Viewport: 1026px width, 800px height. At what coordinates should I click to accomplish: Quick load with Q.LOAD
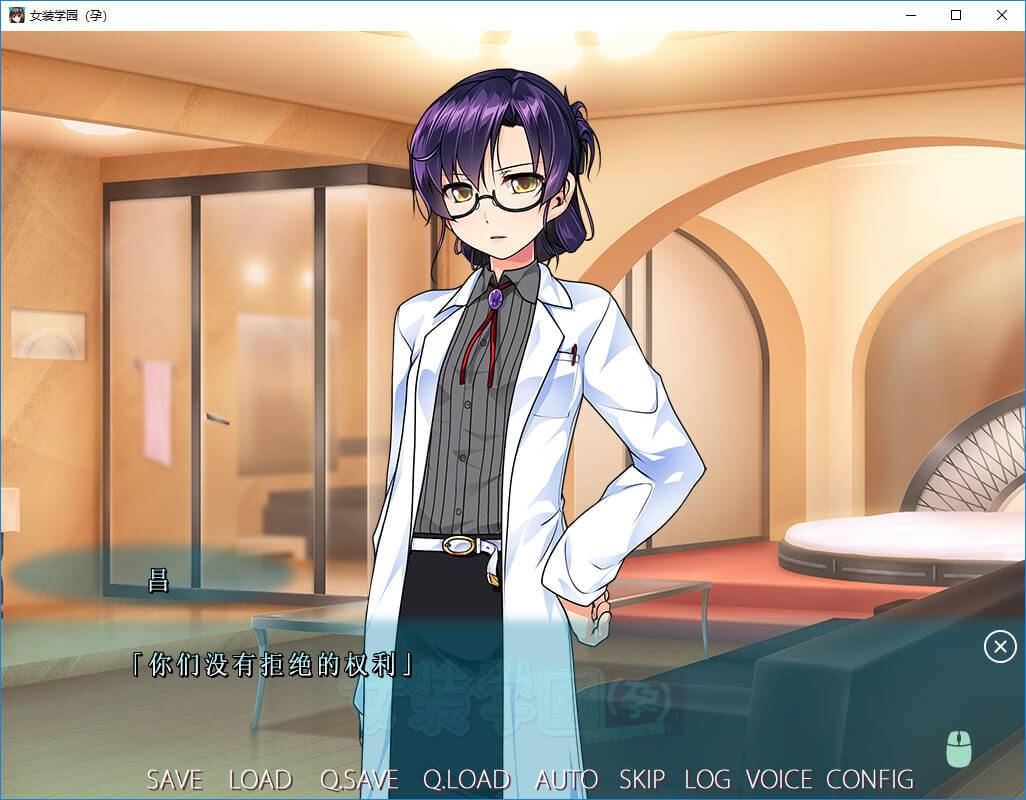click(x=466, y=780)
